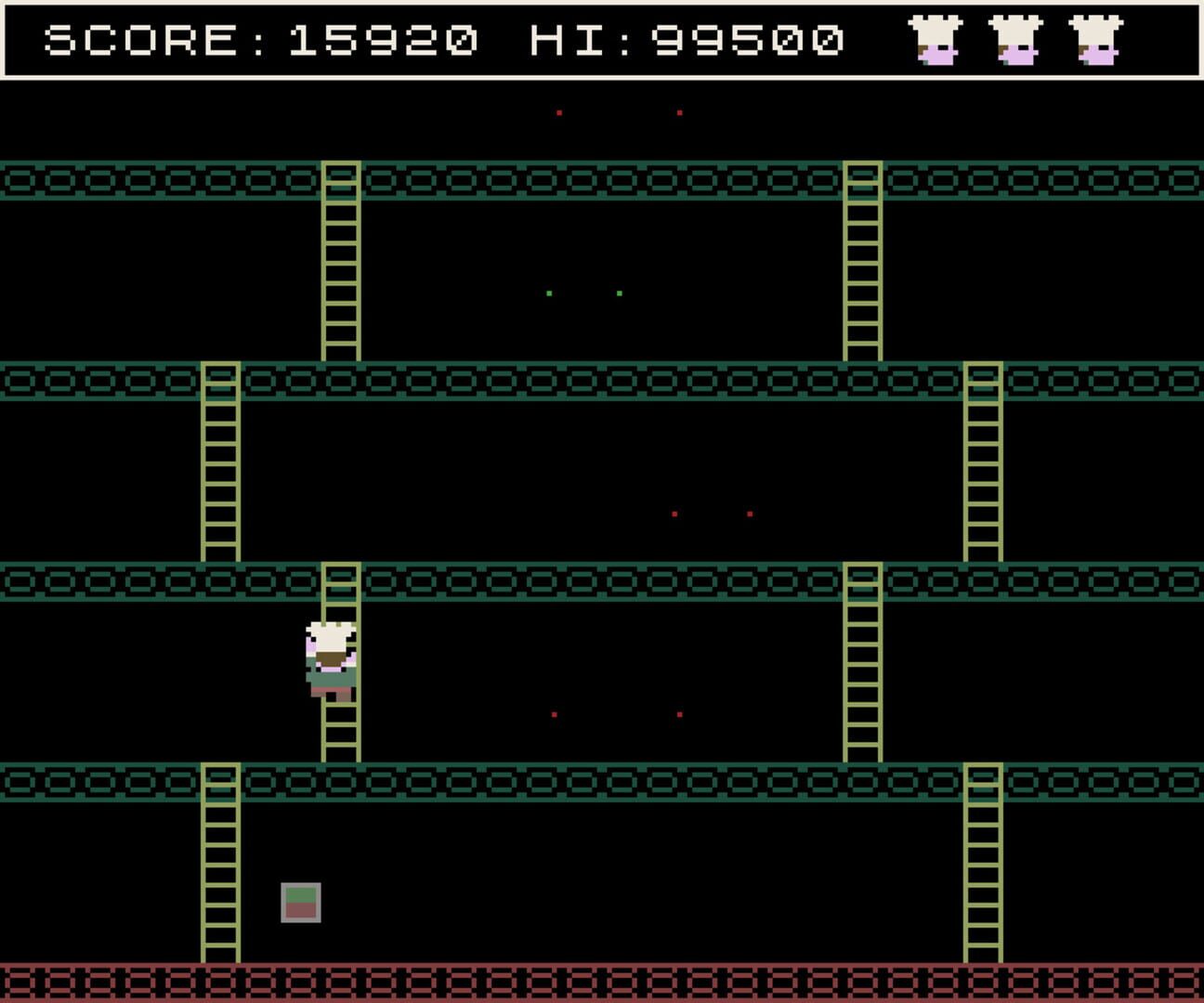Switch to the HI score display
1204x1003 pixels.
[x=567, y=39]
